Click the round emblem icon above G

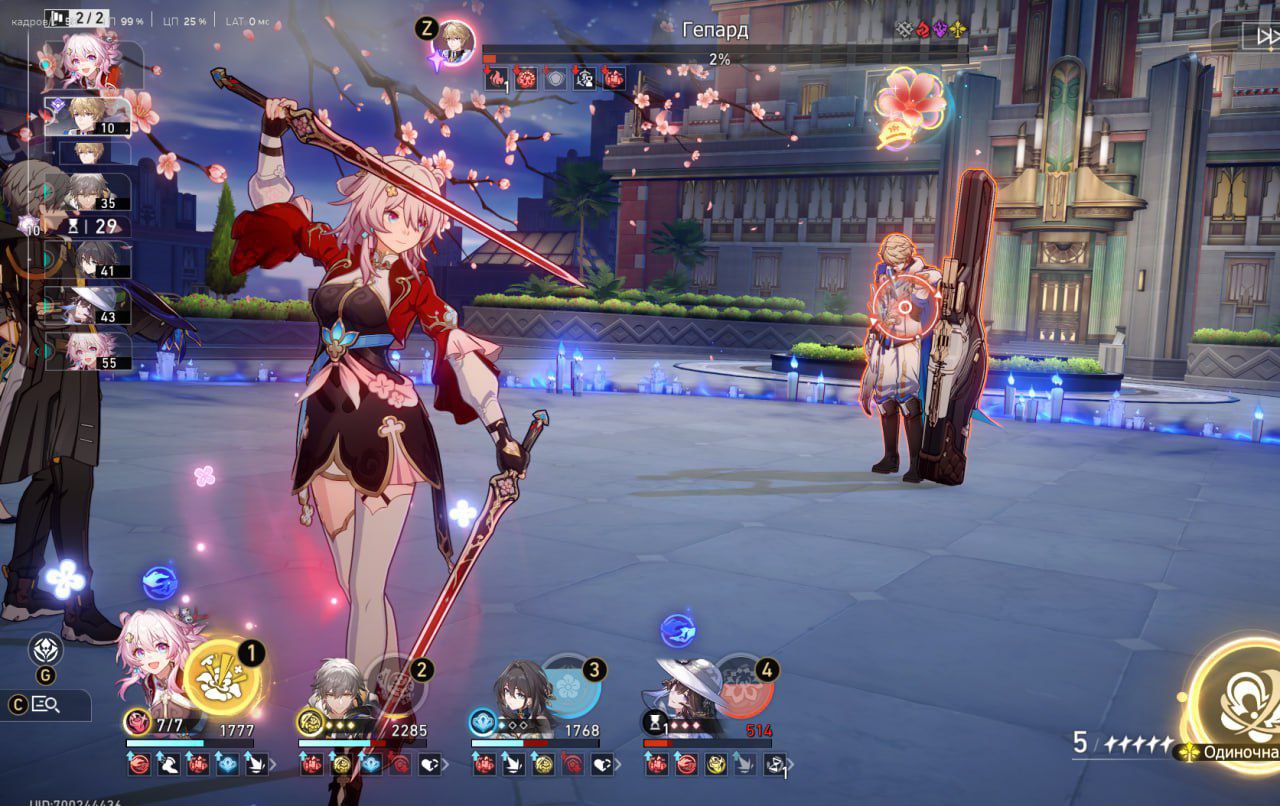point(46,650)
